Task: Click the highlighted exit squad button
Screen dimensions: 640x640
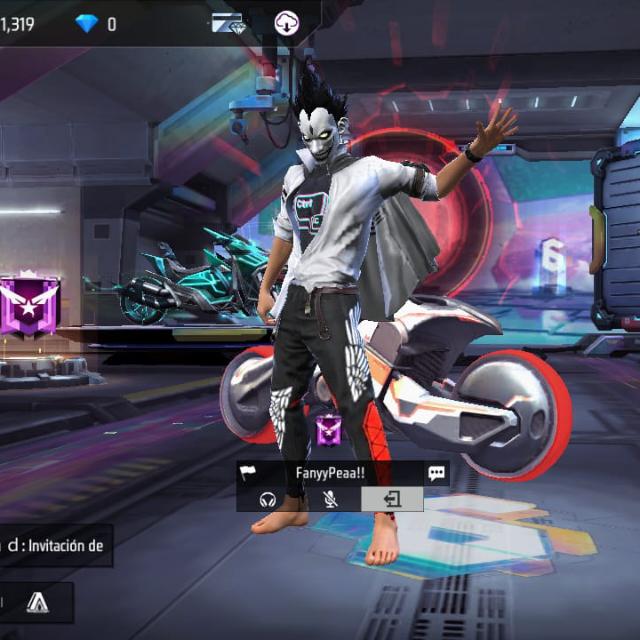Action: coord(391,499)
